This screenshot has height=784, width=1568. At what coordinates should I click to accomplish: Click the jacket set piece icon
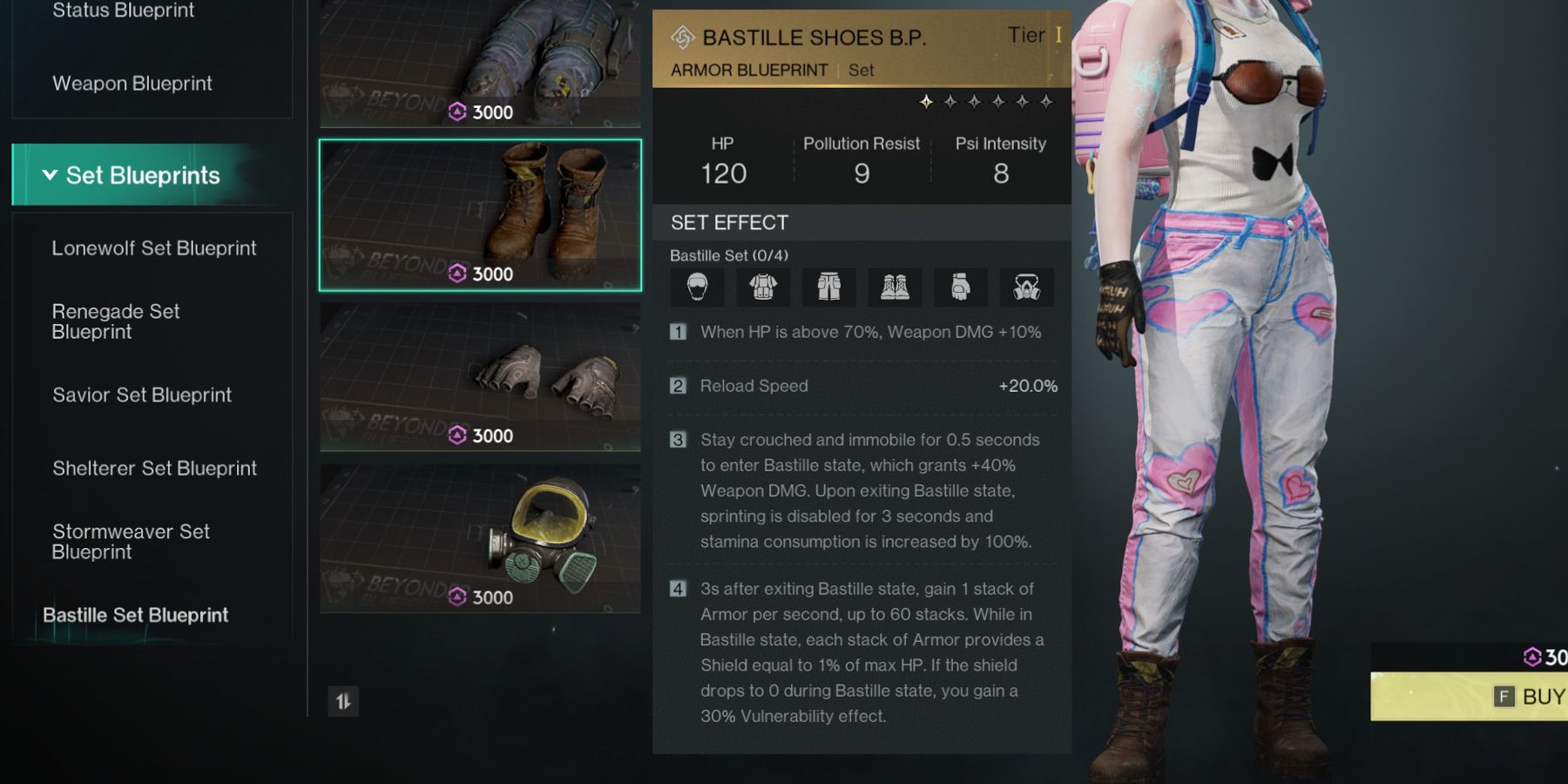[763, 287]
